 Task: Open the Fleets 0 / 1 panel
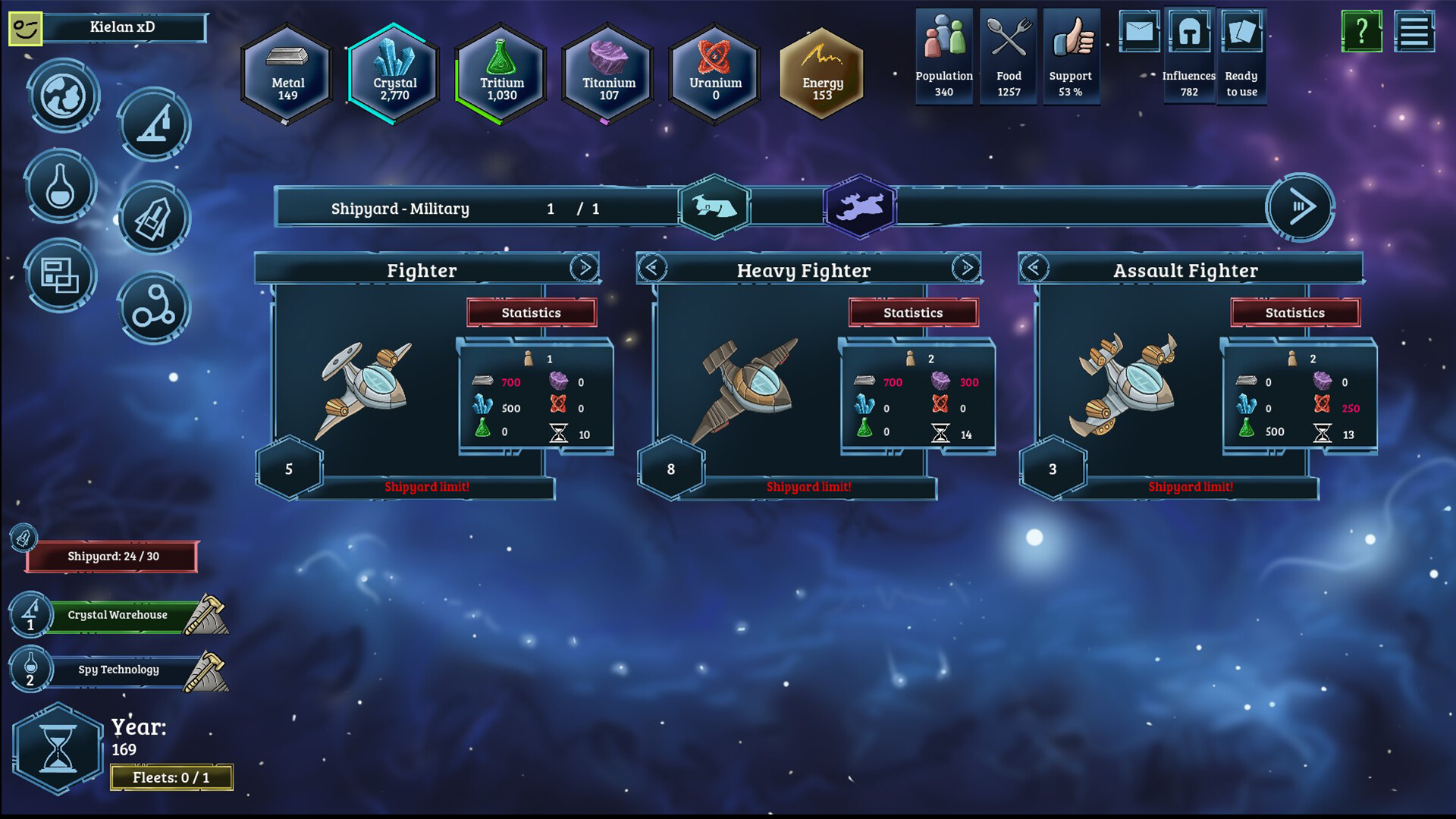(x=171, y=777)
